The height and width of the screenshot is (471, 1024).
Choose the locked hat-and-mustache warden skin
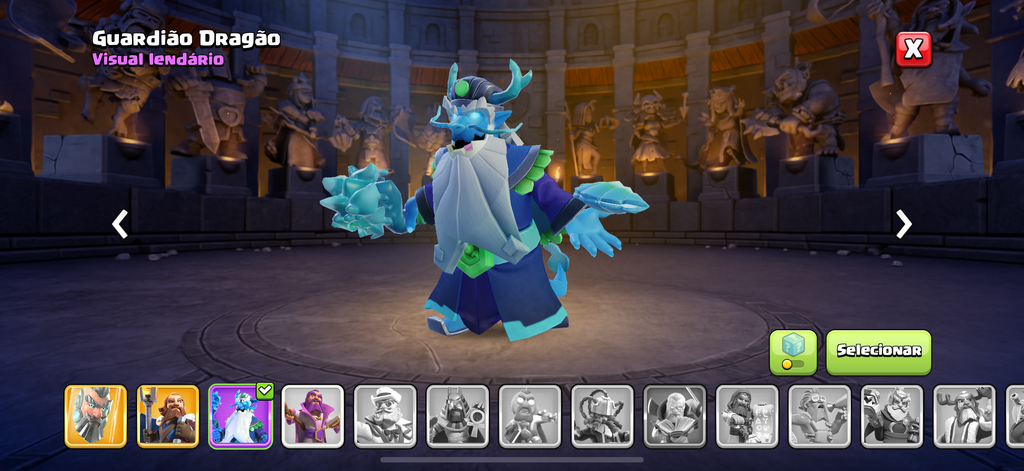(x=385, y=416)
